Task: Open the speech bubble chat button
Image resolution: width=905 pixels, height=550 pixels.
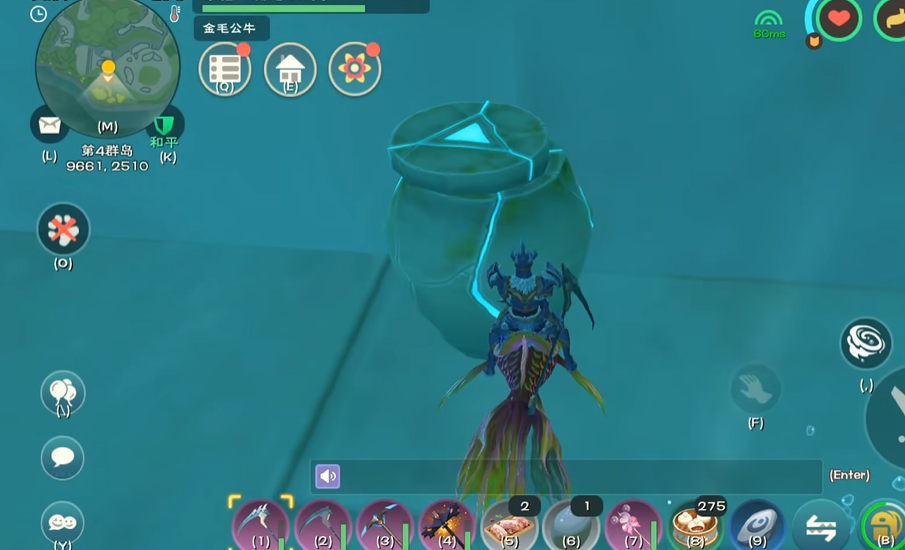Action: coord(62,458)
